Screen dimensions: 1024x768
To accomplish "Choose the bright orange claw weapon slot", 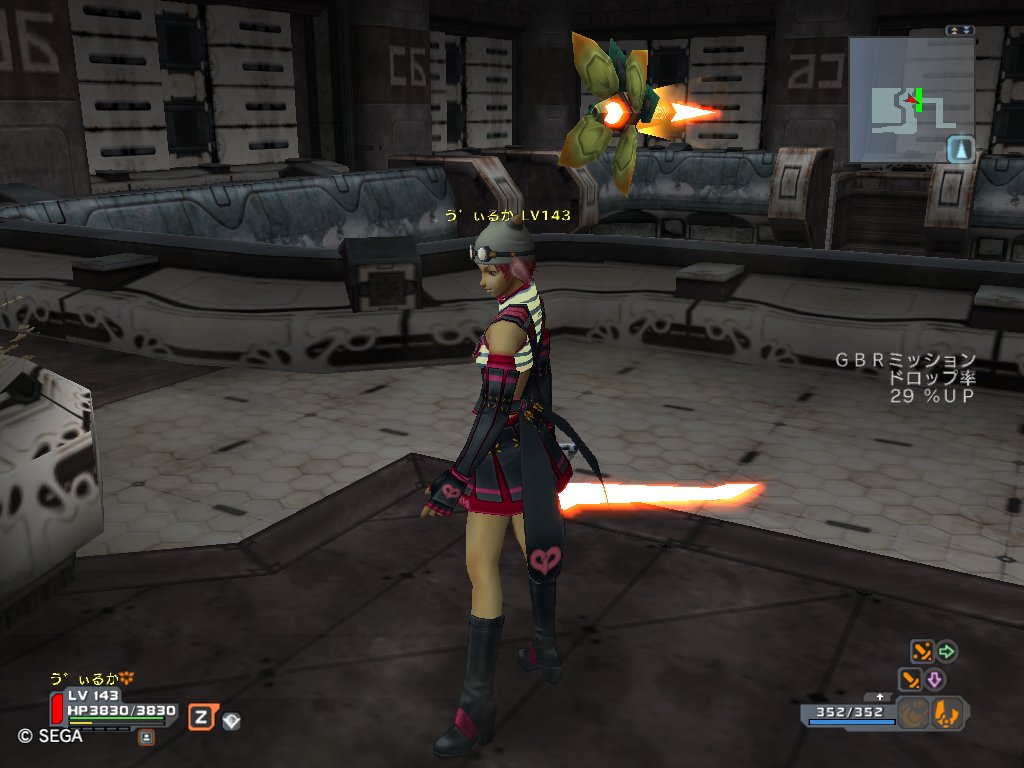I will (x=947, y=713).
